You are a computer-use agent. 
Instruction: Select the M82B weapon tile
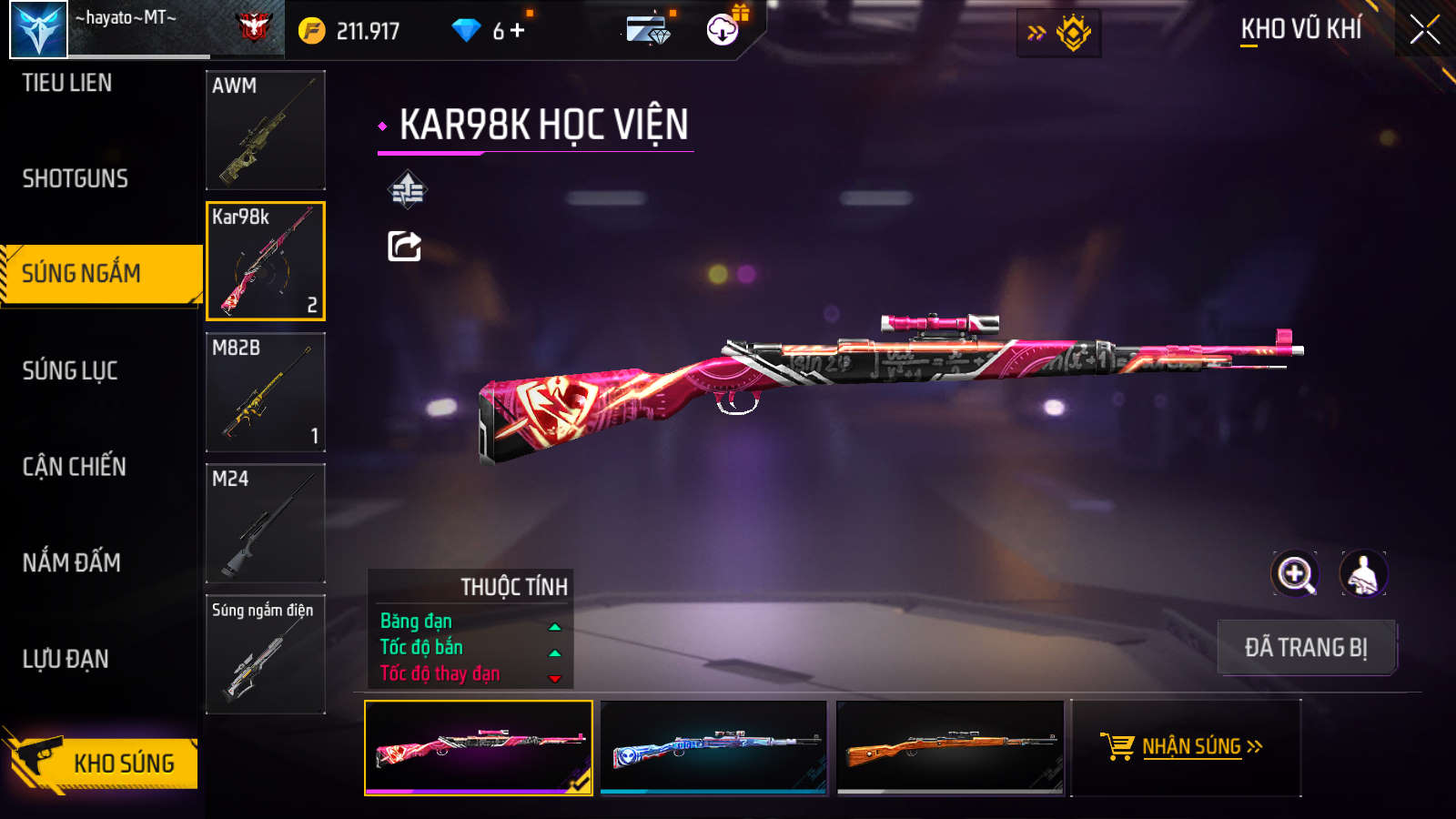click(x=266, y=392)
